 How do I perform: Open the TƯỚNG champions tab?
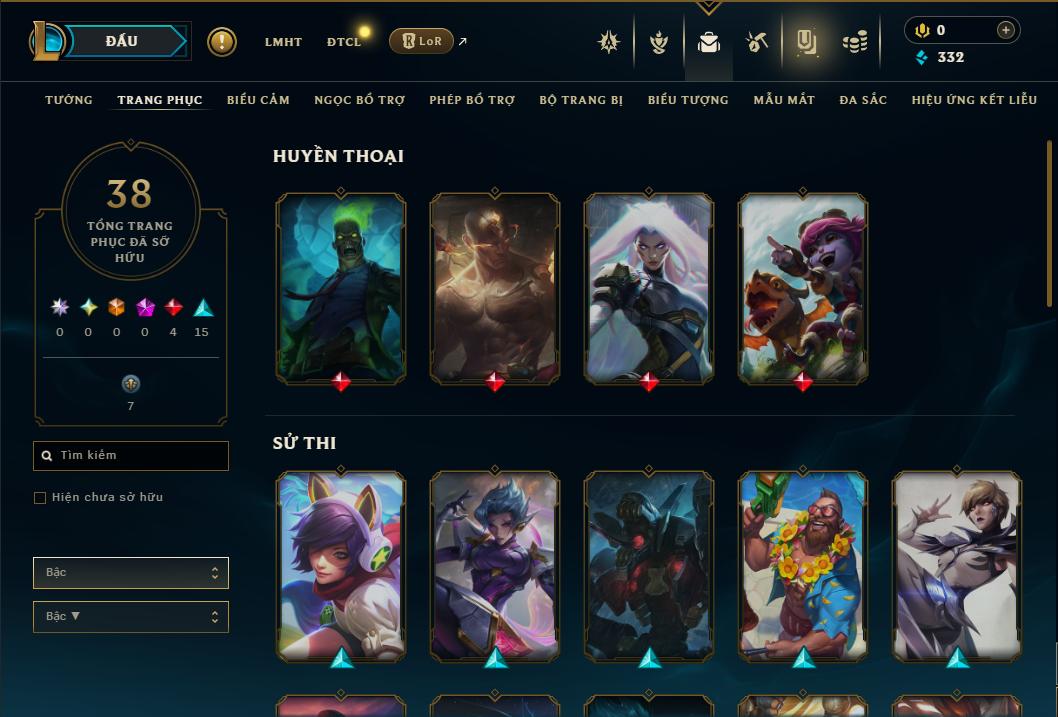69,100
